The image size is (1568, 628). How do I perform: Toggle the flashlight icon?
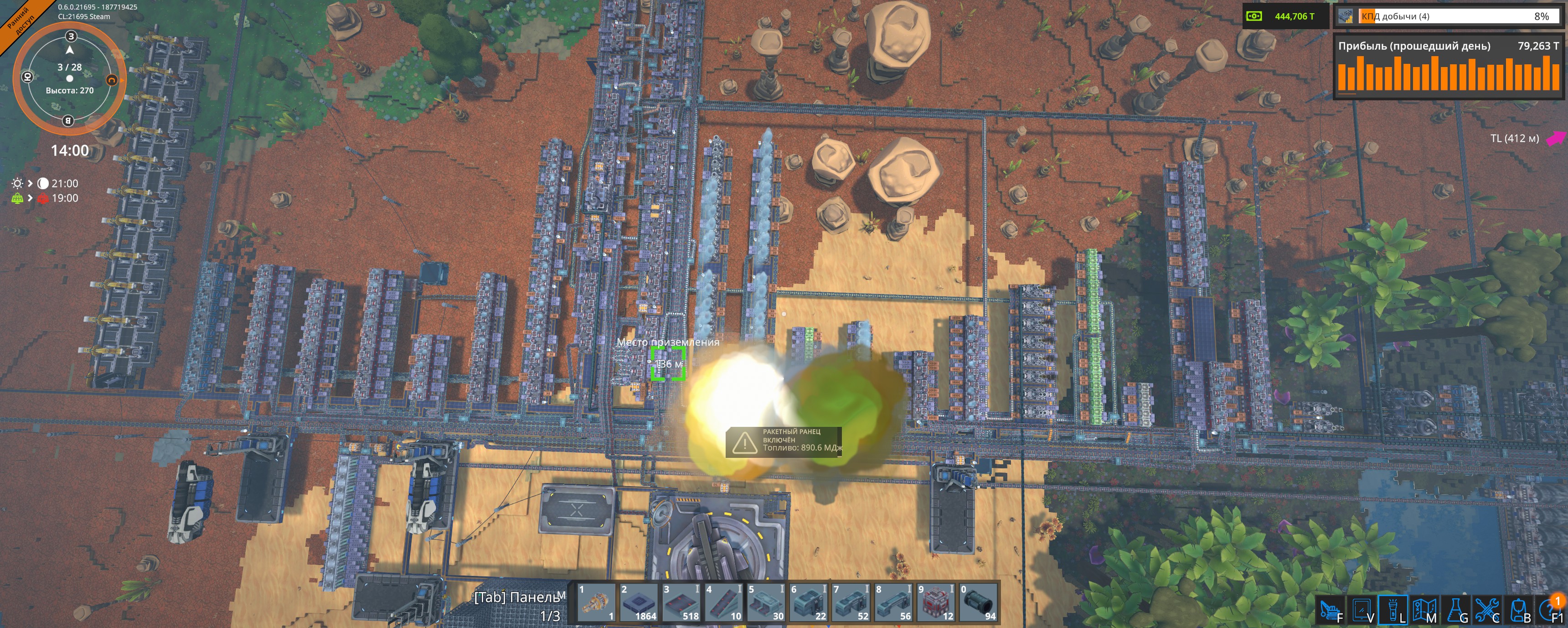tap(1393, 610)
